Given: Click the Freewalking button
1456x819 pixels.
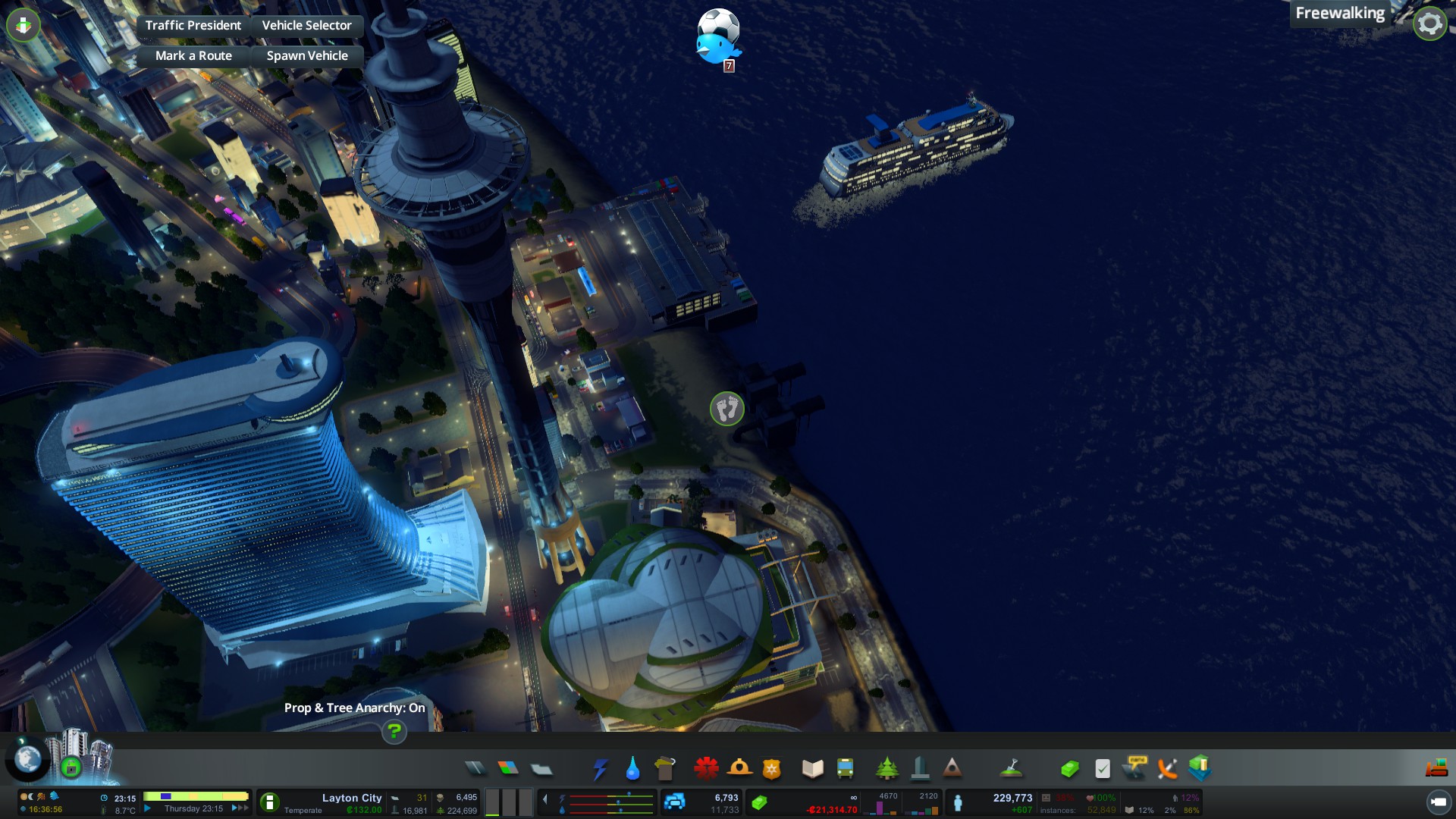Looking at the screenshot, I should 1339,14.
